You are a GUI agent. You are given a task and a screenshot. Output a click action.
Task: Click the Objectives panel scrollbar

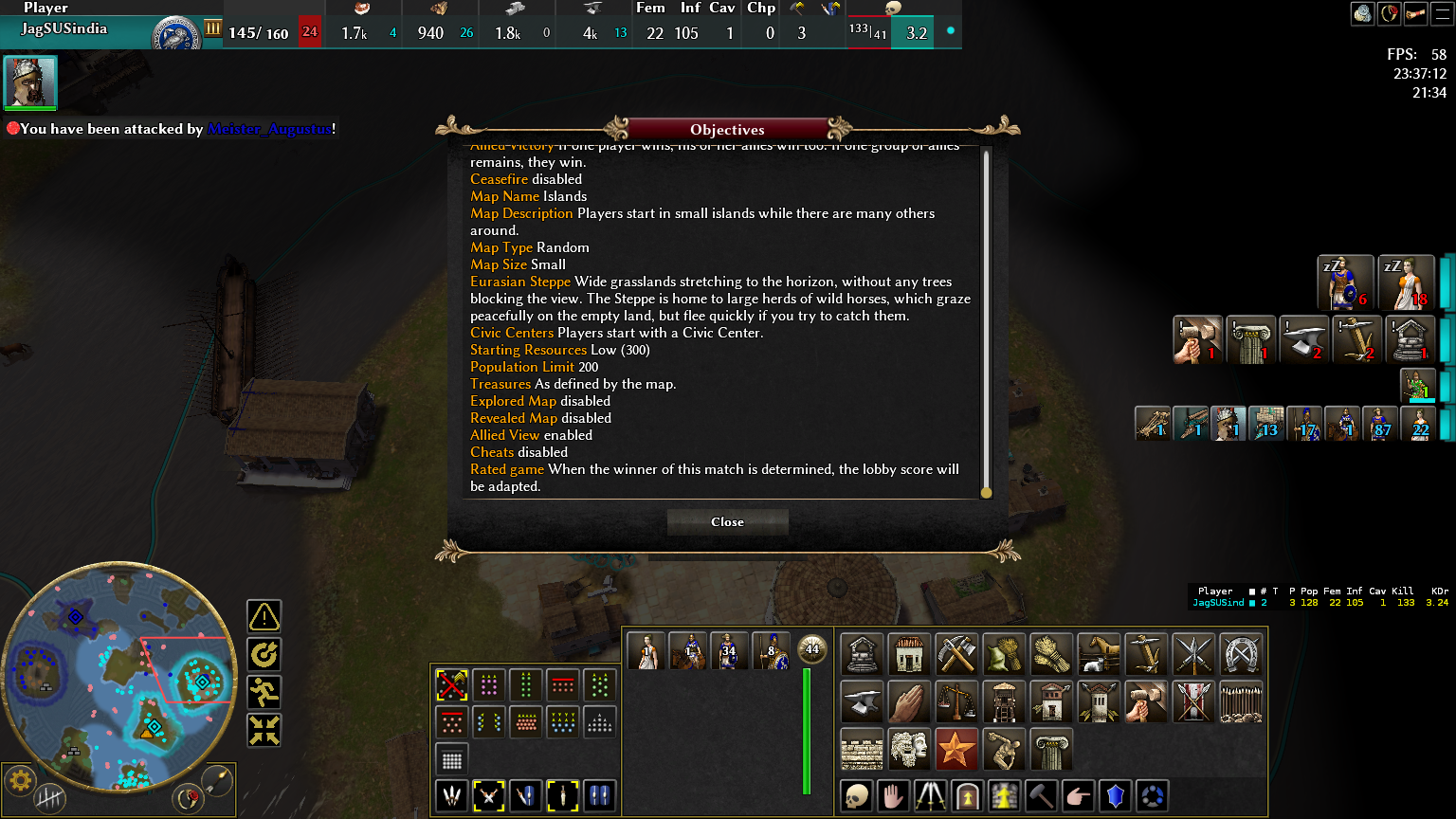coord(986,322)
